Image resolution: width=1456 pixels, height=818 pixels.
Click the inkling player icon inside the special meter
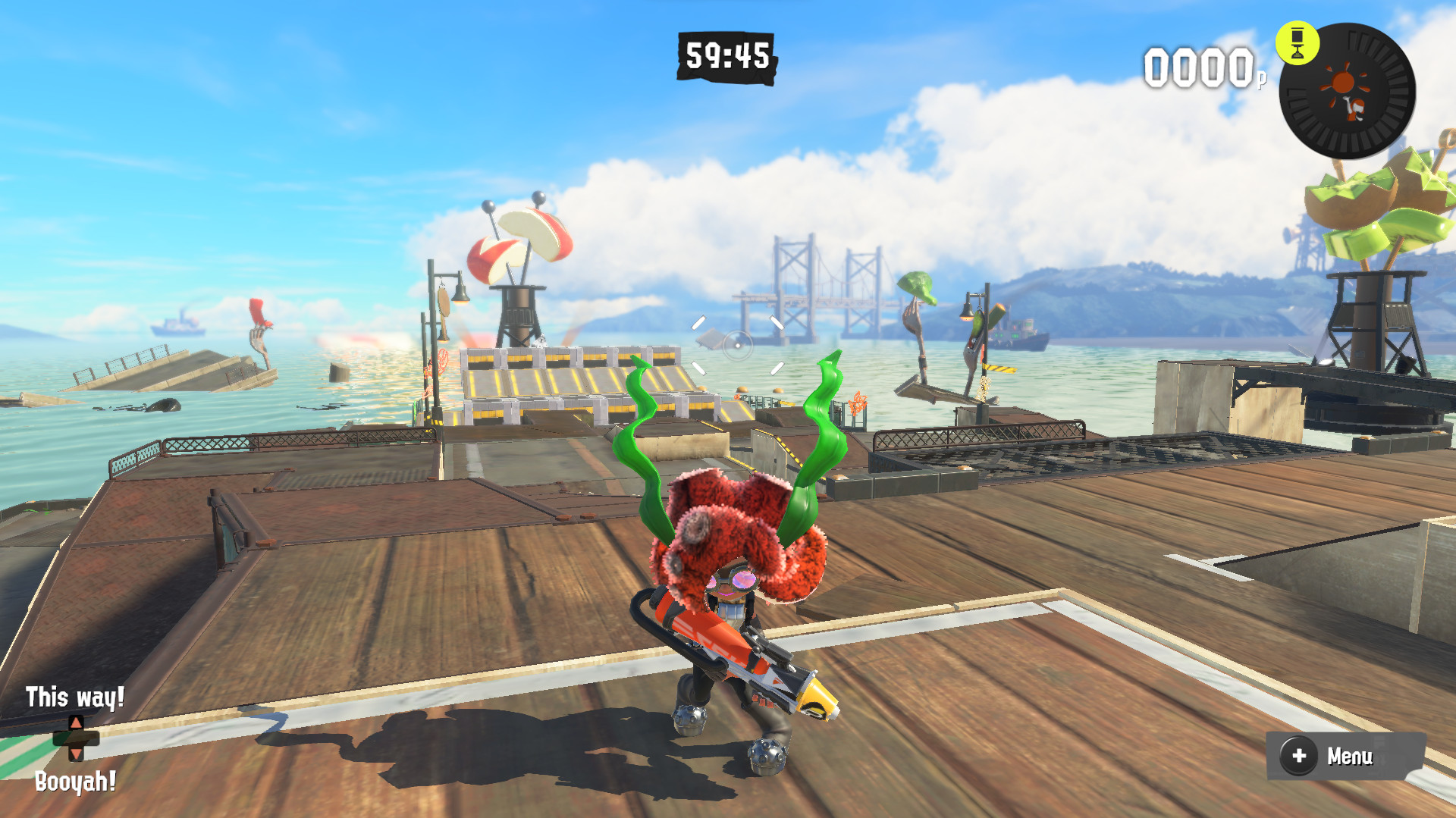coord(1354,108)
